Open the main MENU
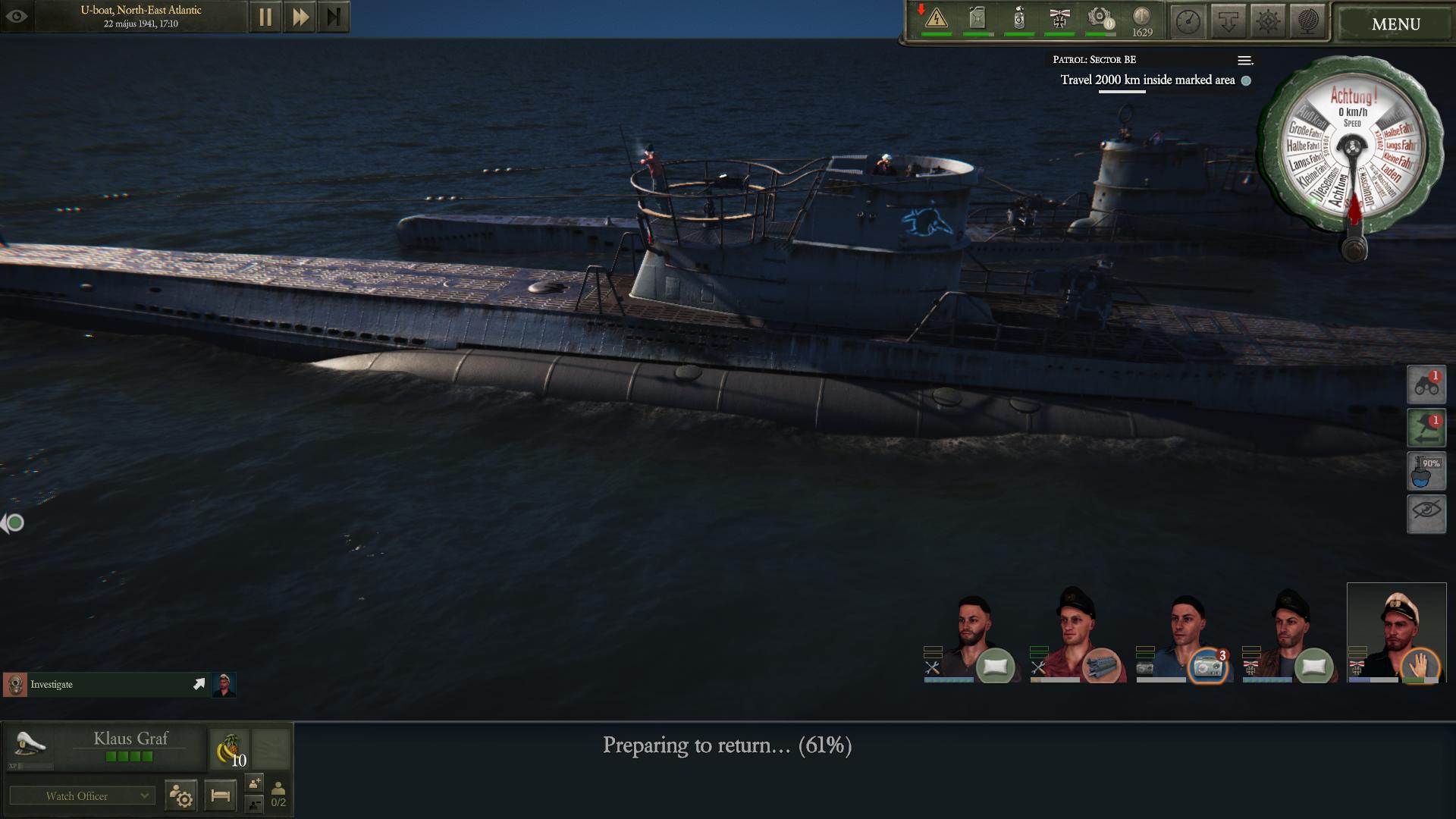The width and height of the screenshot is (1456, 819). pos(1395,24)
